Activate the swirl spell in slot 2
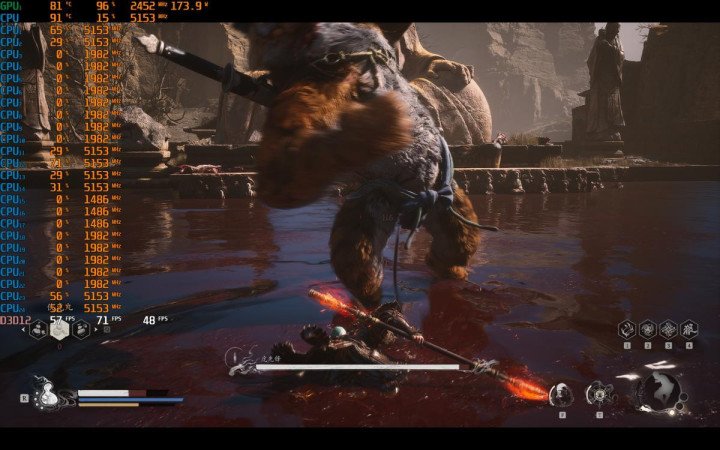This screenshot has height=450, width=720. point(647,329)
